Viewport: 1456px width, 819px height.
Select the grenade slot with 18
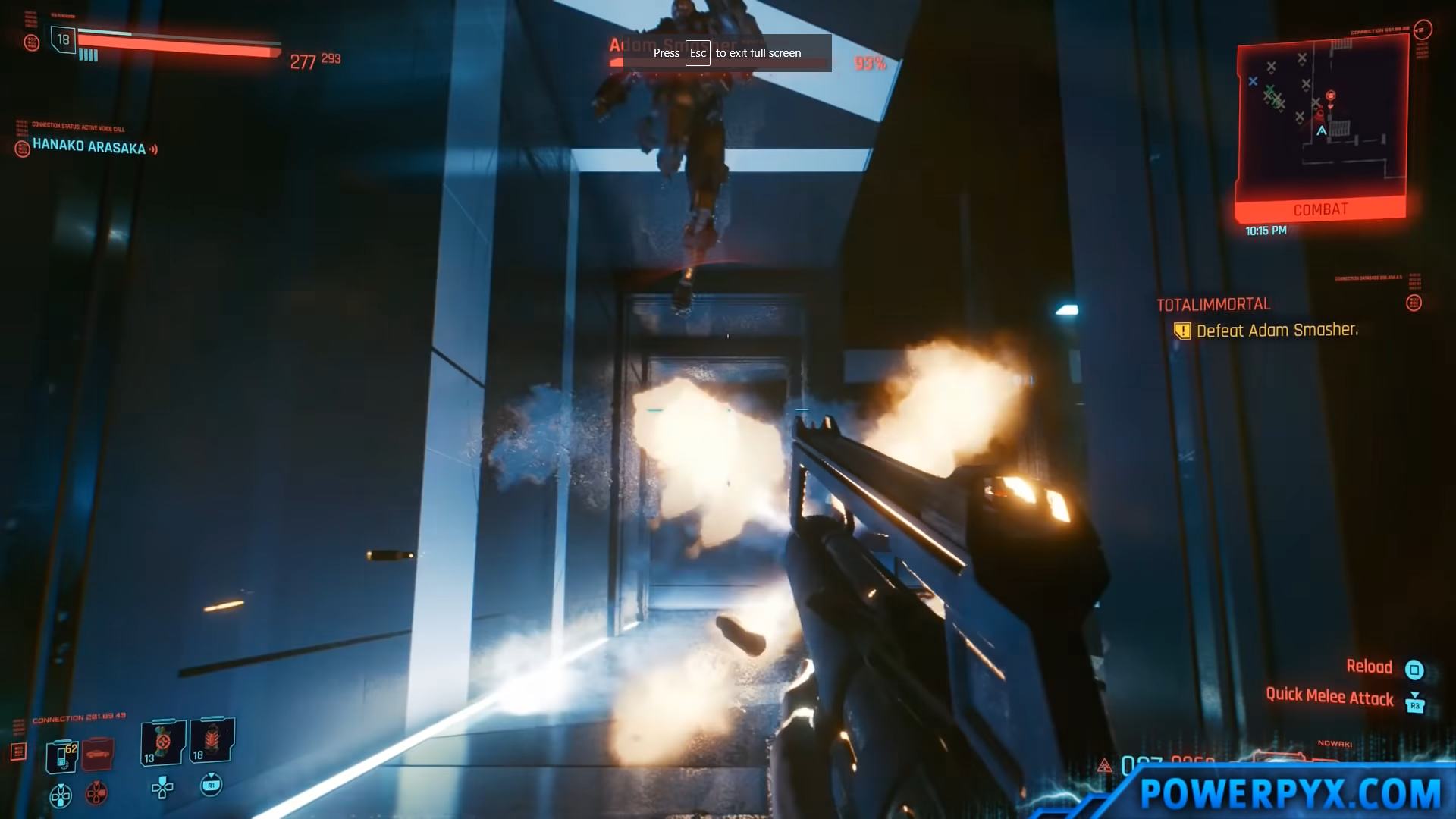pos(212,740)
